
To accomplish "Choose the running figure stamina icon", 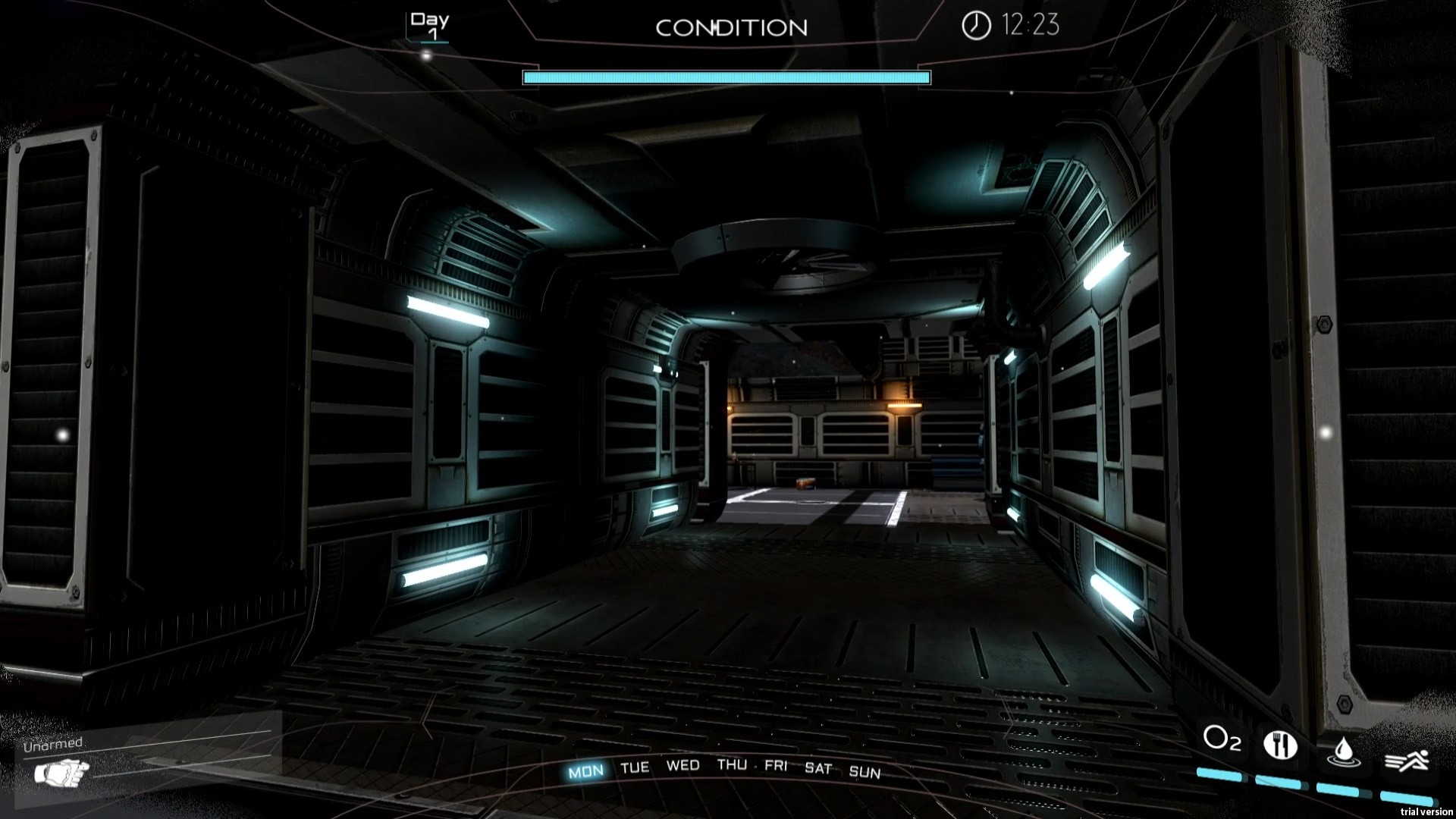I will 1407,759.
